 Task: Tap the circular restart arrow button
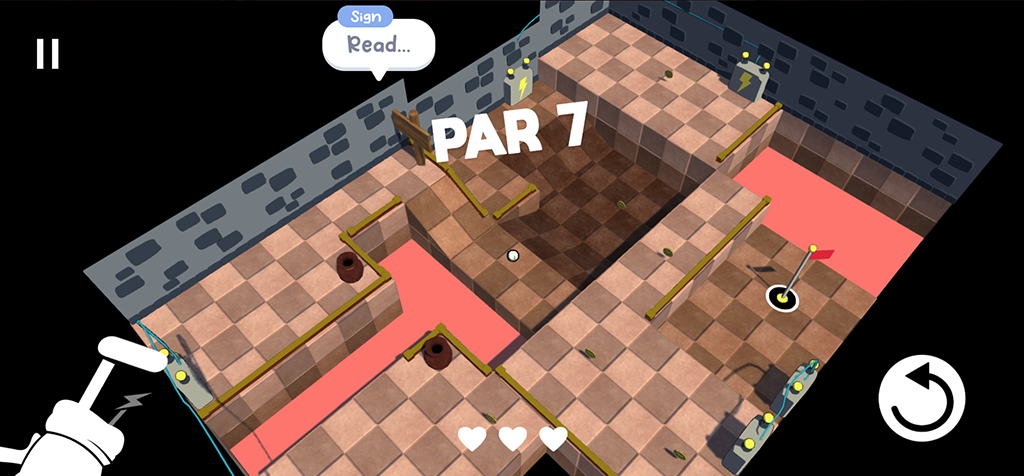click(921, 399)
